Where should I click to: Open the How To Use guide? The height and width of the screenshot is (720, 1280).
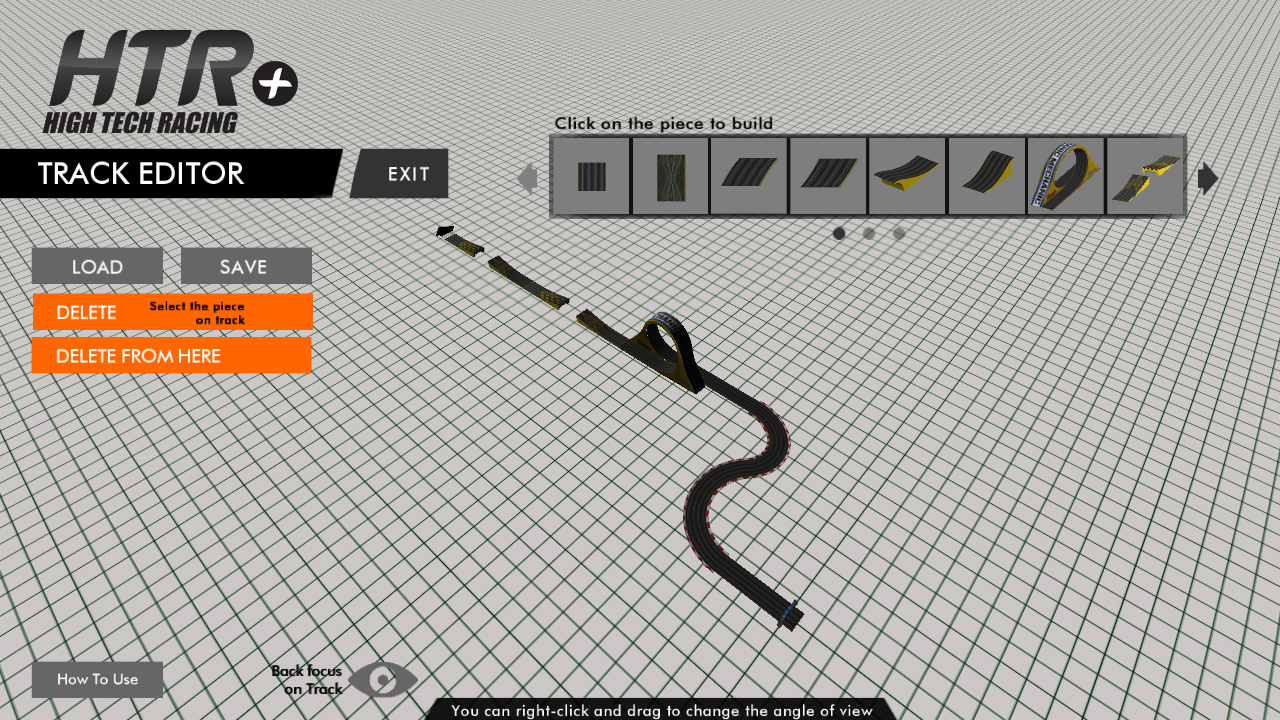(x=97, y=679)
